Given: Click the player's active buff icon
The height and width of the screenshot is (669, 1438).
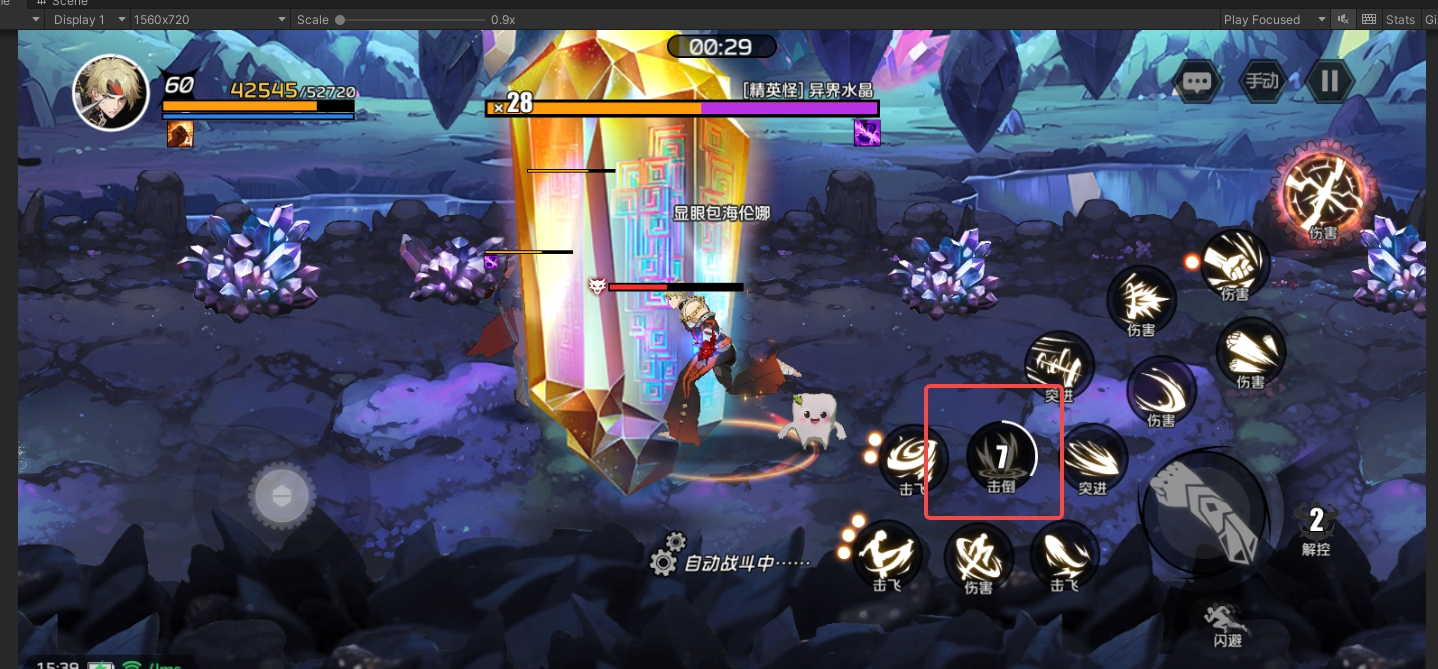Looking at the screenshot, I should [x=180, y=134].
